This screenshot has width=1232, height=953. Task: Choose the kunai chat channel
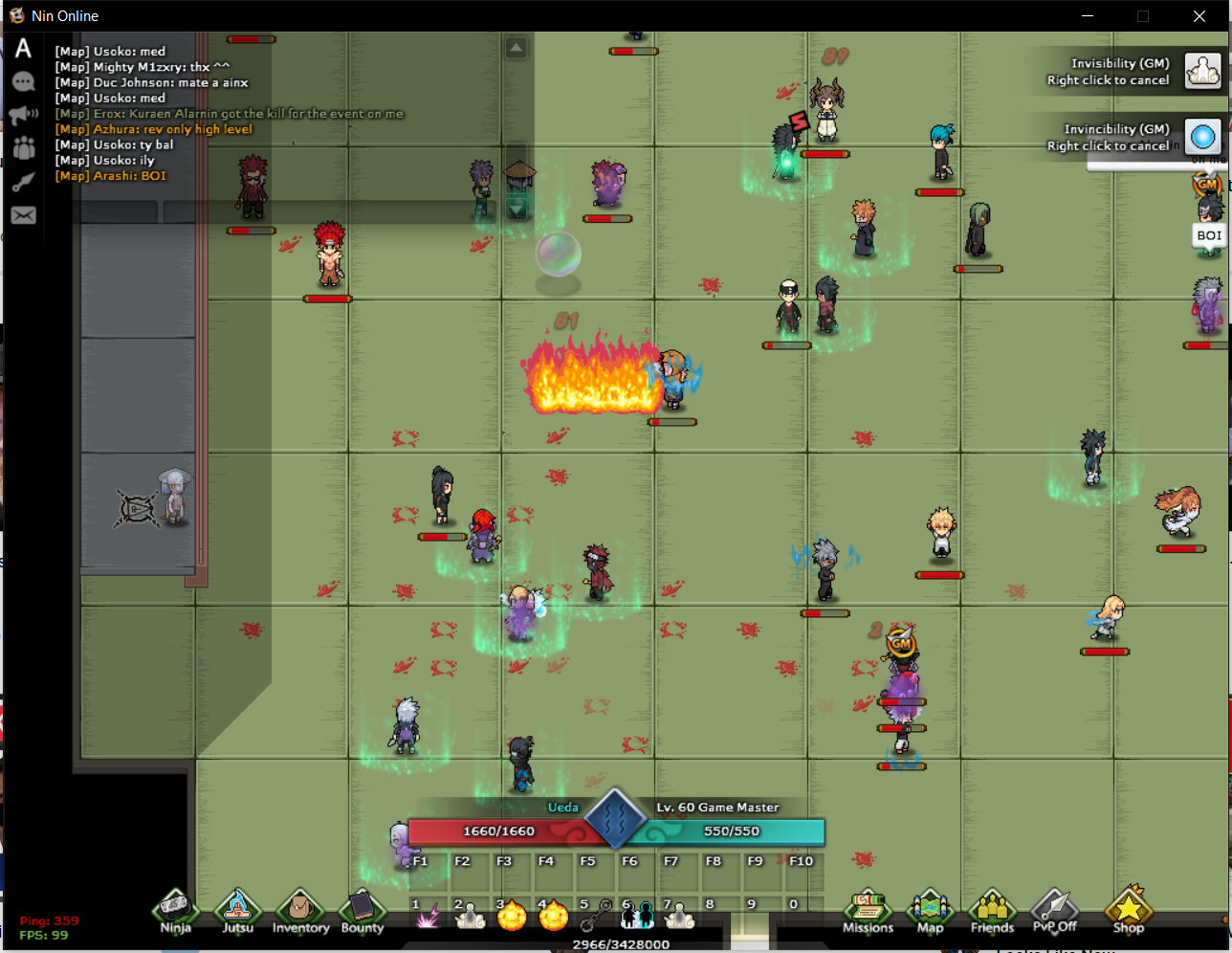point(23,182)
